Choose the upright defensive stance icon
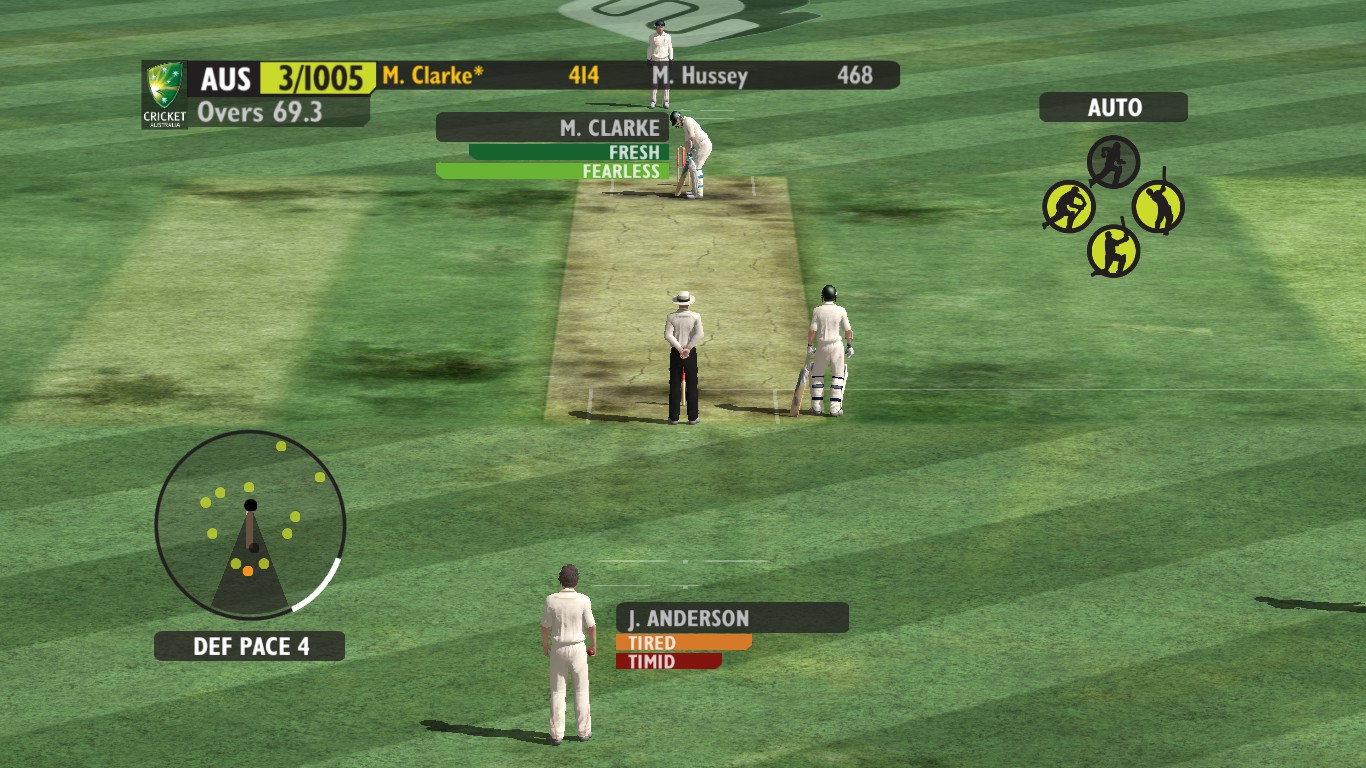 [1113, 250]
